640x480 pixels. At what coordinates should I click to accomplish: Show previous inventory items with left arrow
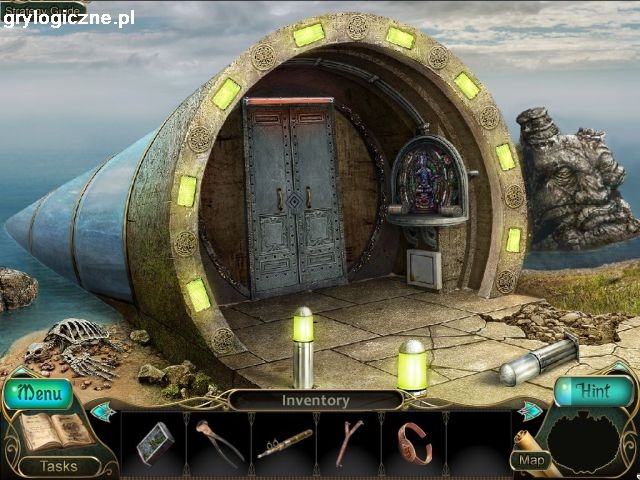[x=102, y=409]
